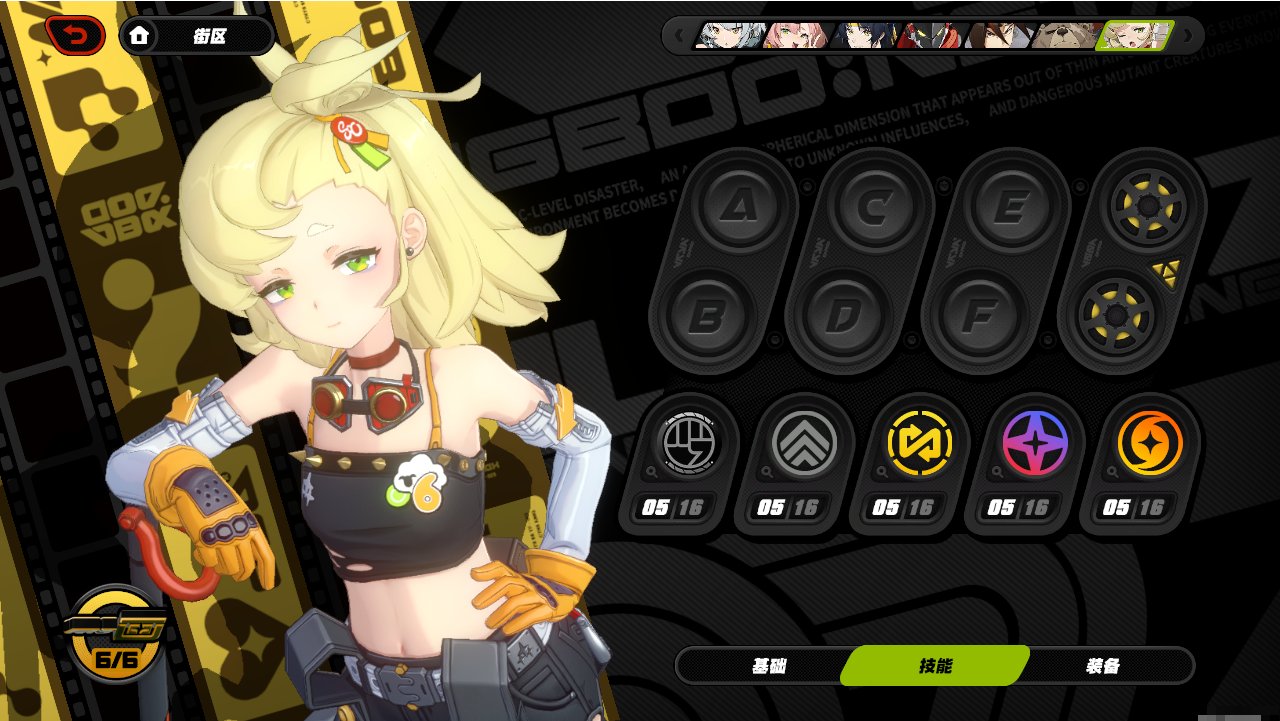Open the yellow swap-arrows assist skill
The height and width of the screenshot is (721, 1280).
coord(917,442)
